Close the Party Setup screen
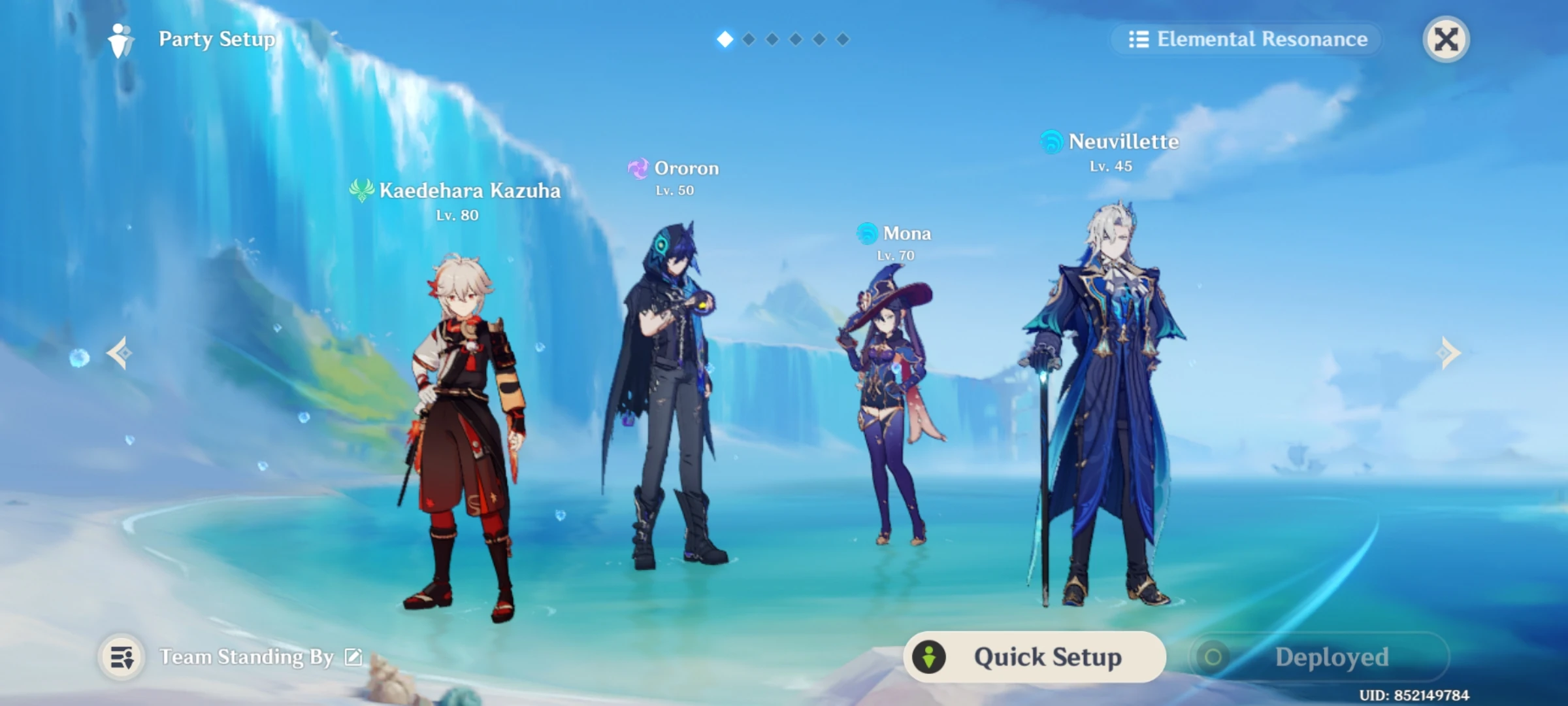 (x=1446, y=40)
